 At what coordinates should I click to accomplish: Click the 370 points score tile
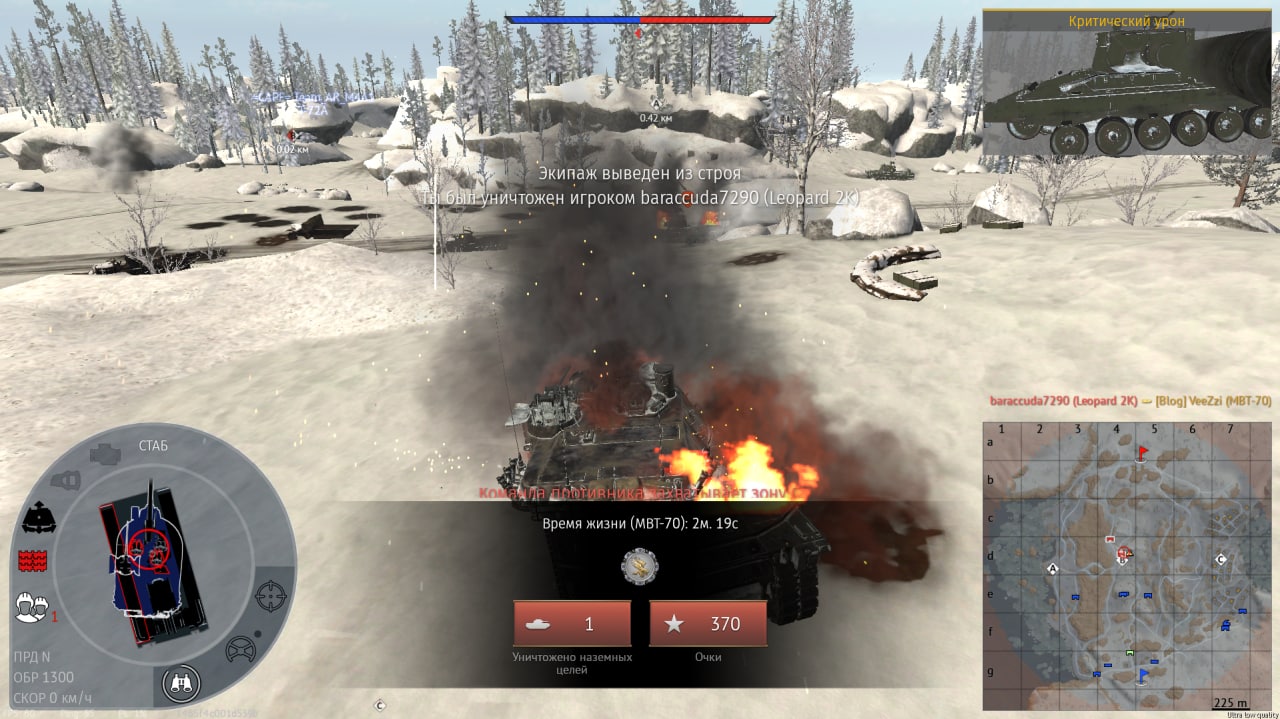click(708, 624)
